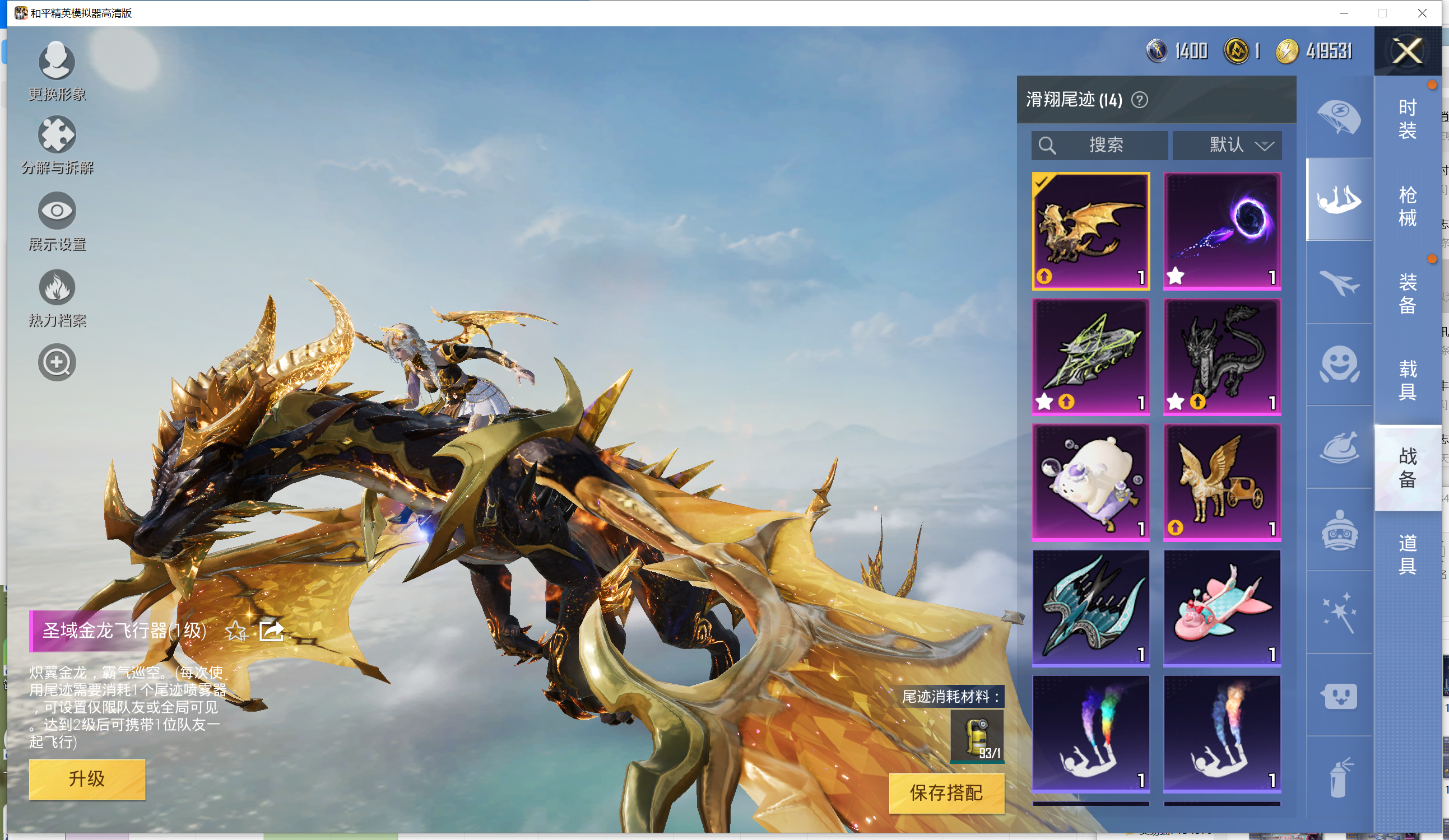Close the inventory with the X button

[1406, 51]
